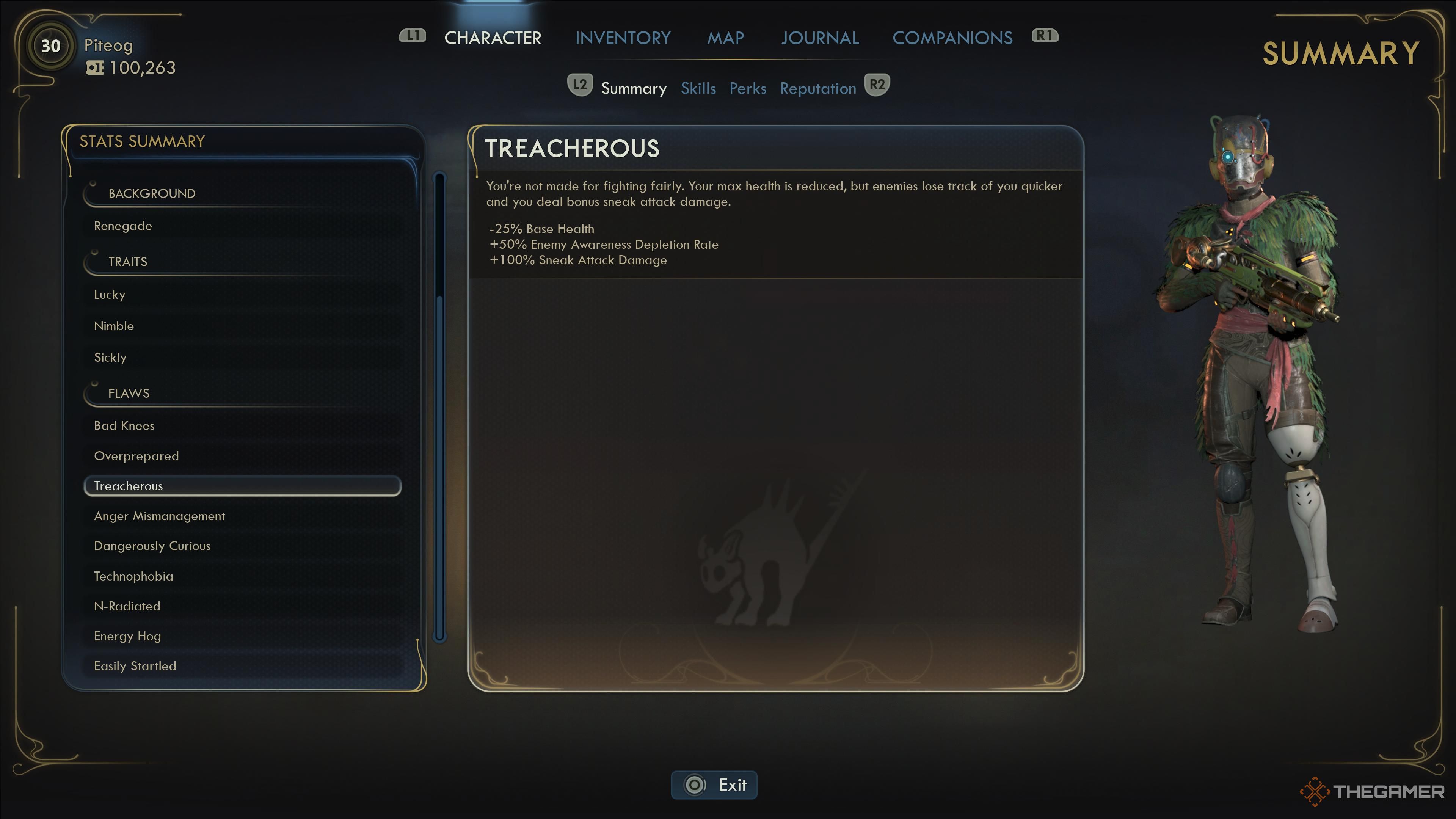The image size is (1456, 819).
Task: Select the Sickly trait entry
Action: pyautogui.click(x=111, y=357)
